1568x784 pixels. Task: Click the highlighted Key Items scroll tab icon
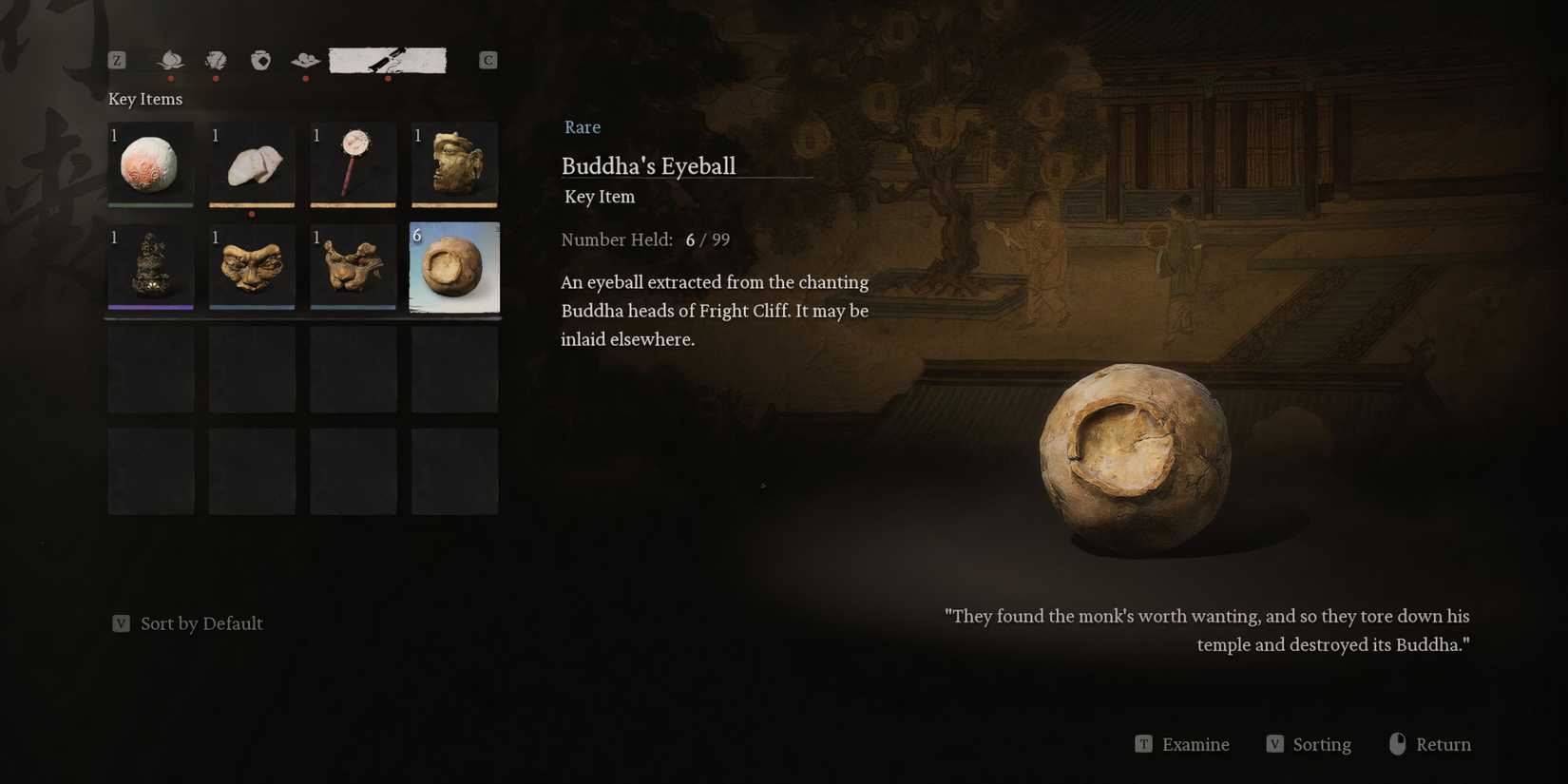tap(388, 59)
